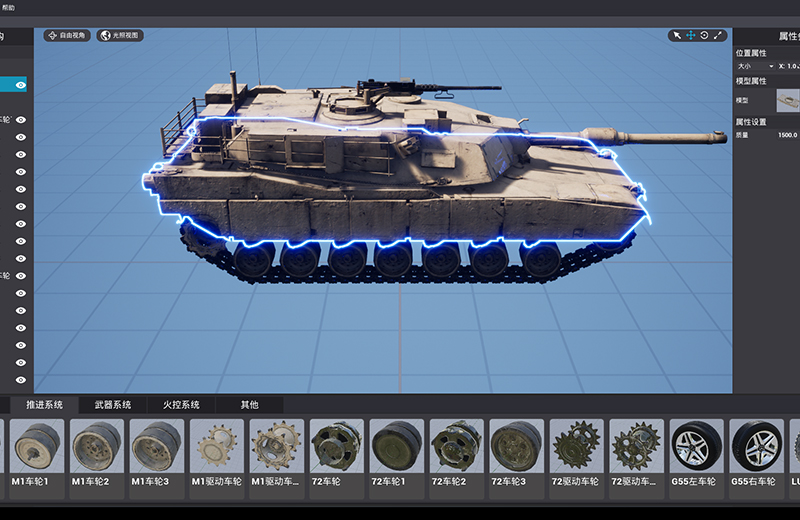Open the 武器系统 weapons tab
Image resolution: width=800 pixels, height=520 pixels.
click(113, 405)
